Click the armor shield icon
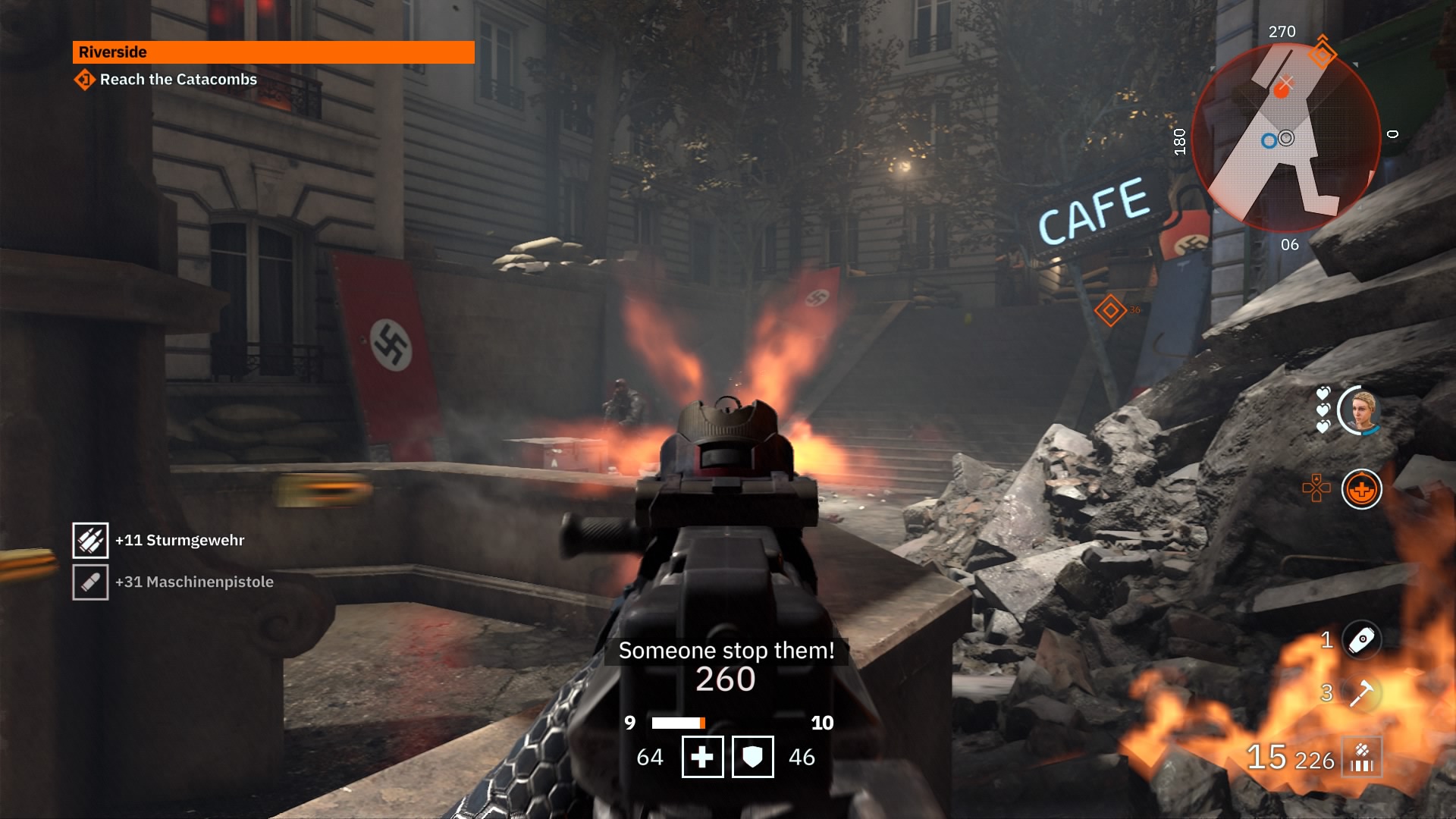This screenshot has width=1456, height=819. 752,757
